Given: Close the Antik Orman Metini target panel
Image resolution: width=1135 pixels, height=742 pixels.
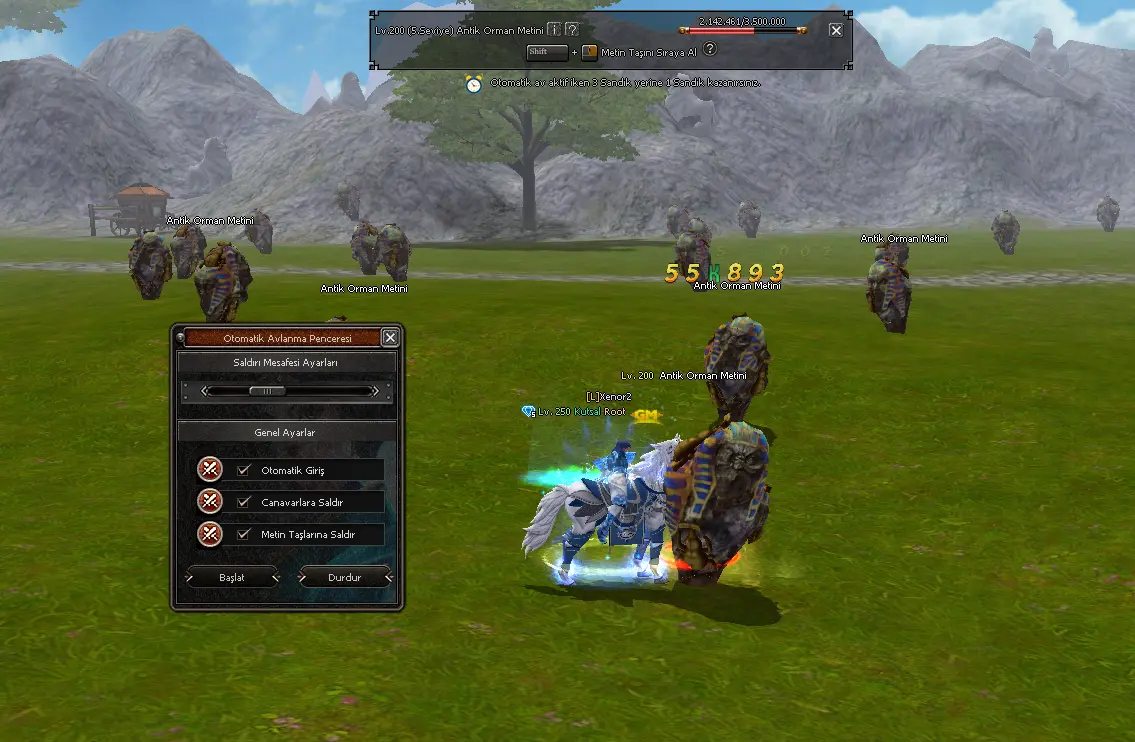Looking at the screenshot, I should pyautogui.click(x=836, y=30).
